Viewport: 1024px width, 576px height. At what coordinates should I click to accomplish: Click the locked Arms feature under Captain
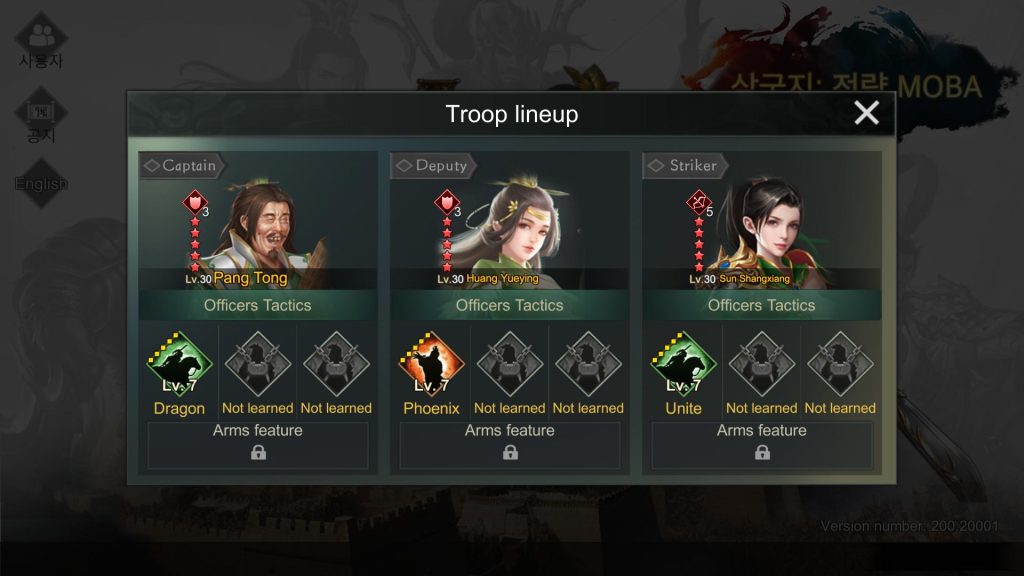pos(258,445)
